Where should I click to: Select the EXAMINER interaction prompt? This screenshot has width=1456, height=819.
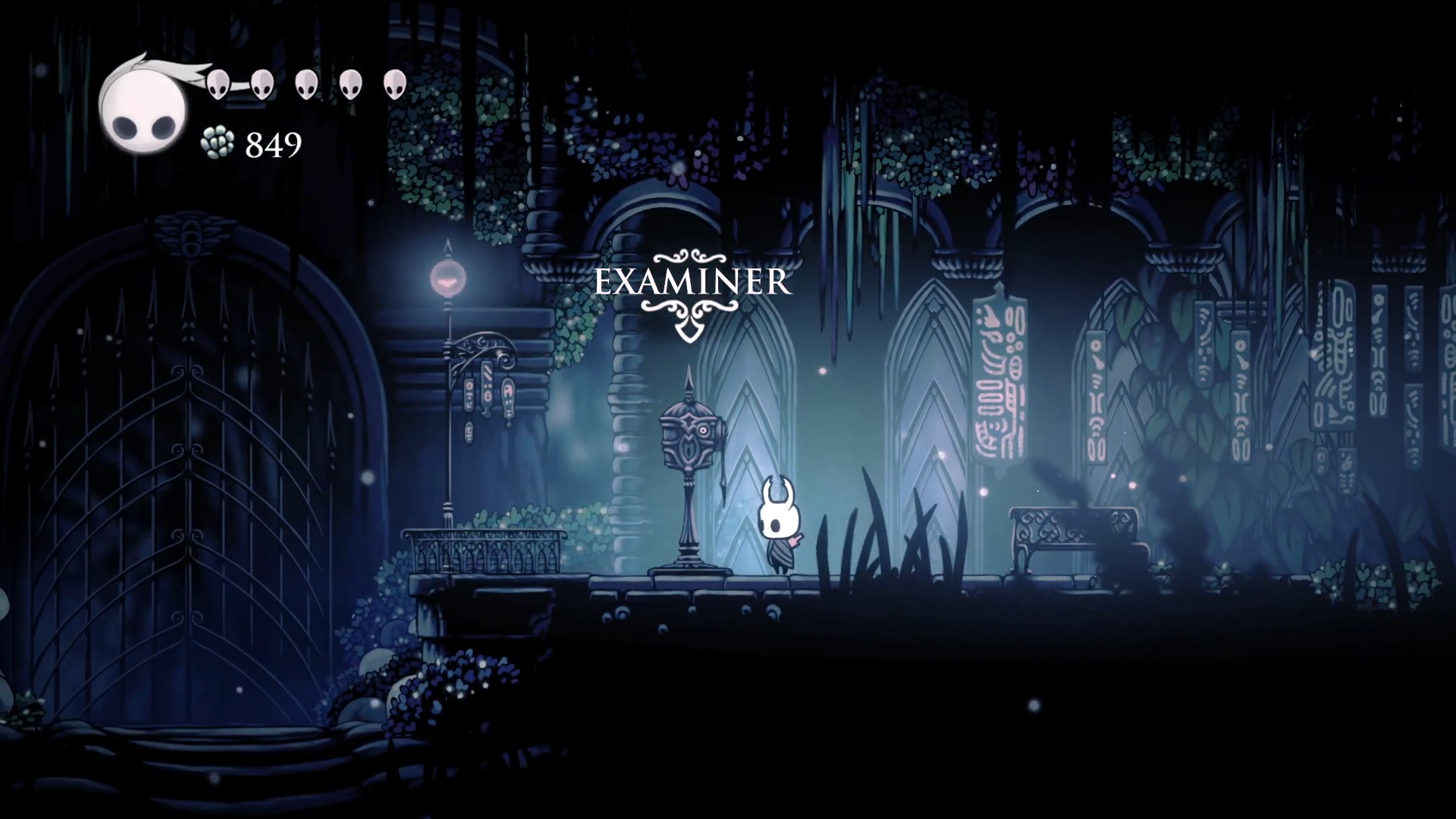point(692,283)
